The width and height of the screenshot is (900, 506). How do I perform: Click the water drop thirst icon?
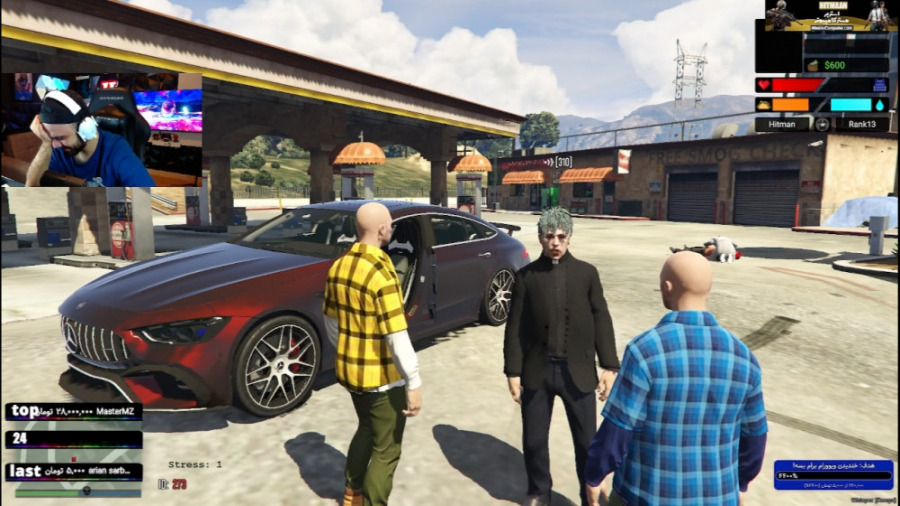pyautogui.click(x=880, y=104)
